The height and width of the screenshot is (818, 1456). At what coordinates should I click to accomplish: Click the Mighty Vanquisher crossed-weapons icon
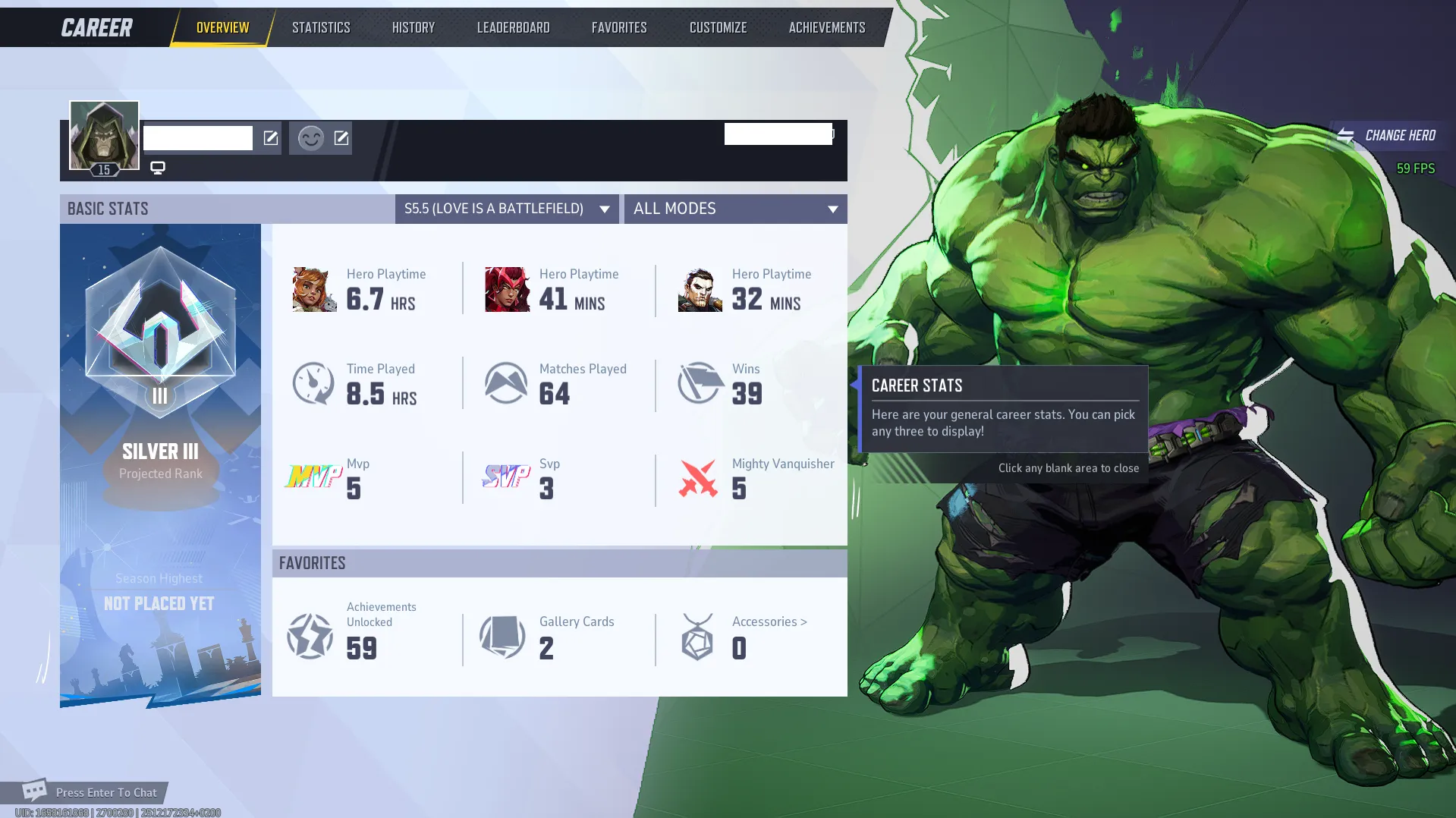(x=698, y=478)
